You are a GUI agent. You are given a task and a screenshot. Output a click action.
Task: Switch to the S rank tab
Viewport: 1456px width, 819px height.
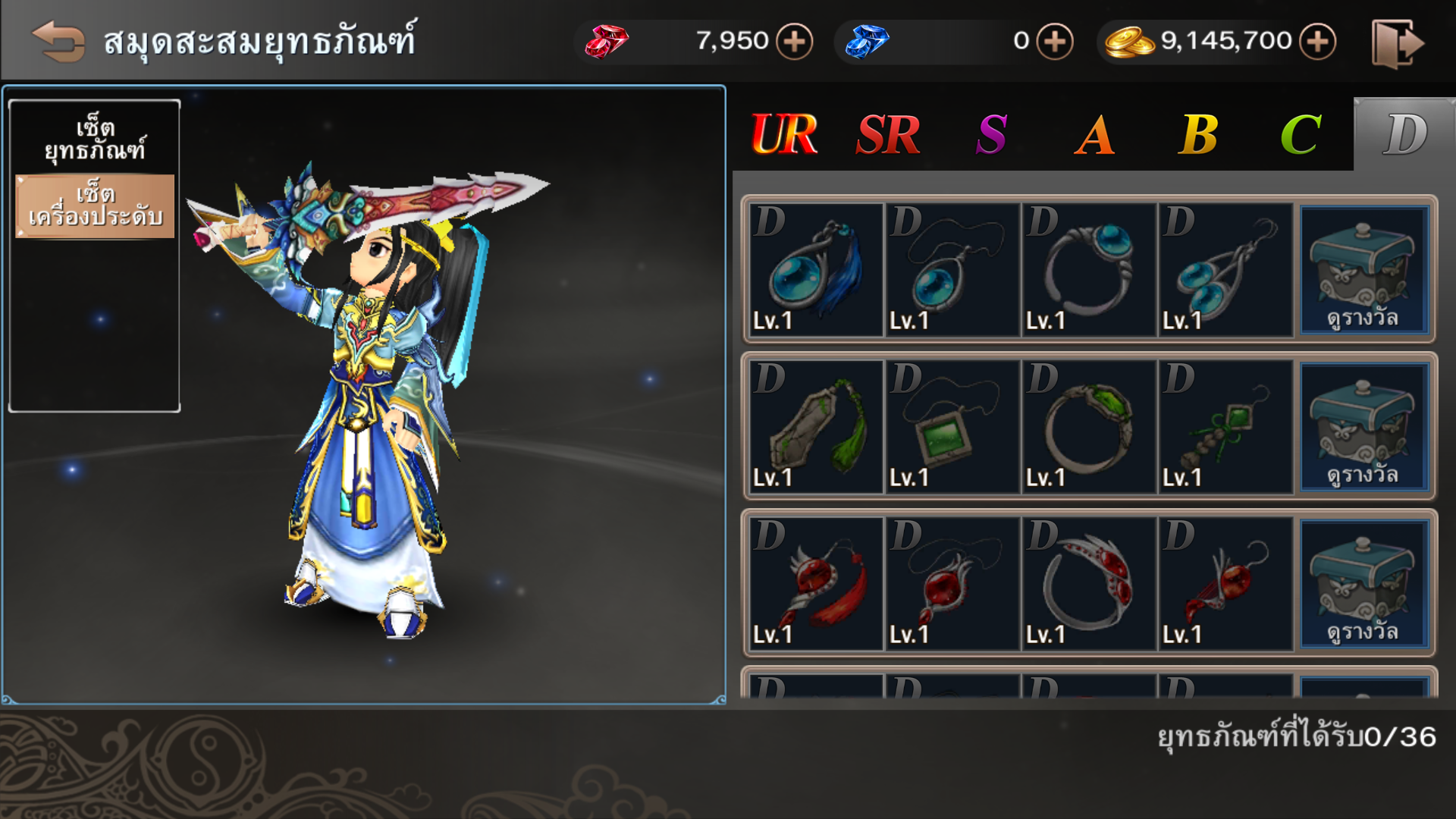tap(991, 135)
